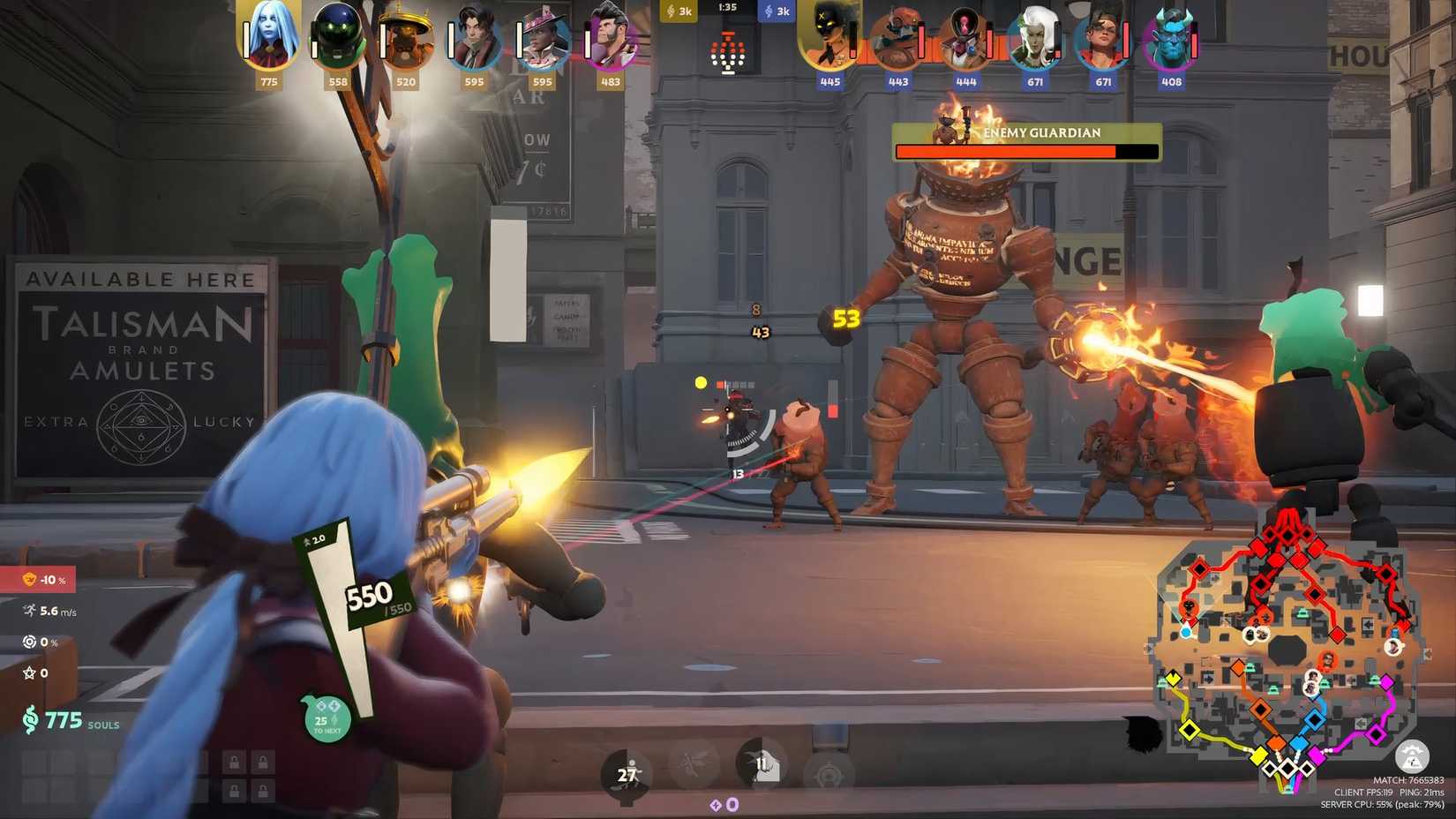Click the bullseye accuracy stat icon
Image resolution: width=1456 pixels, height=819 pixels.
27,642
